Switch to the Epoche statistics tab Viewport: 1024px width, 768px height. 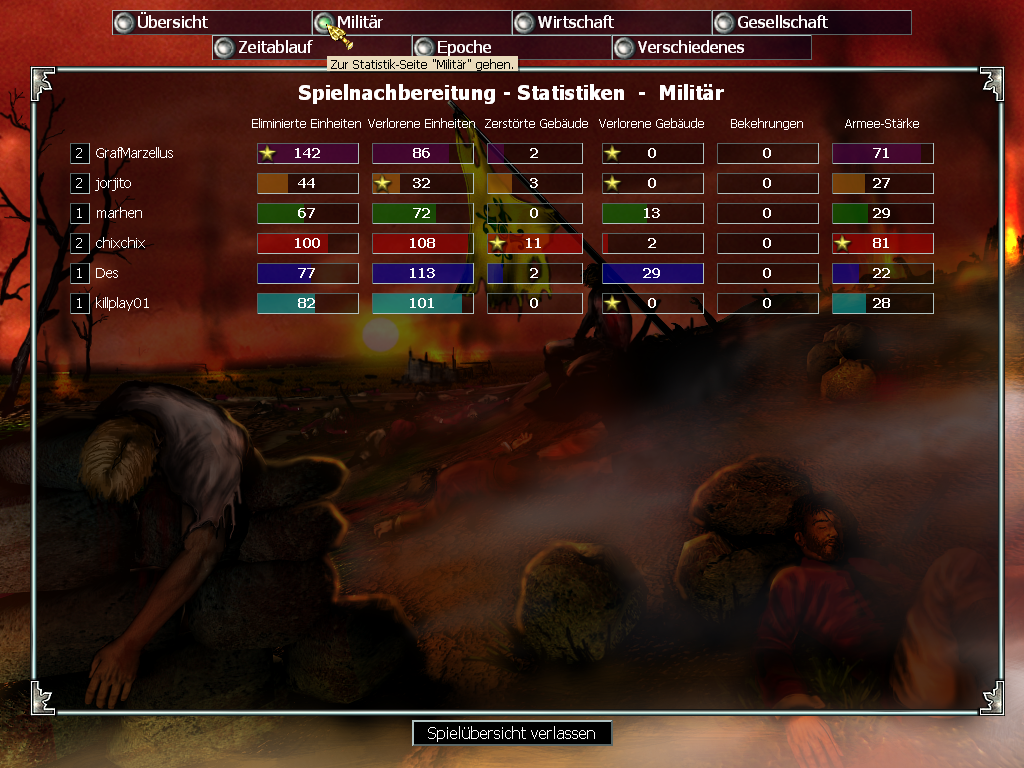(511, 47)
